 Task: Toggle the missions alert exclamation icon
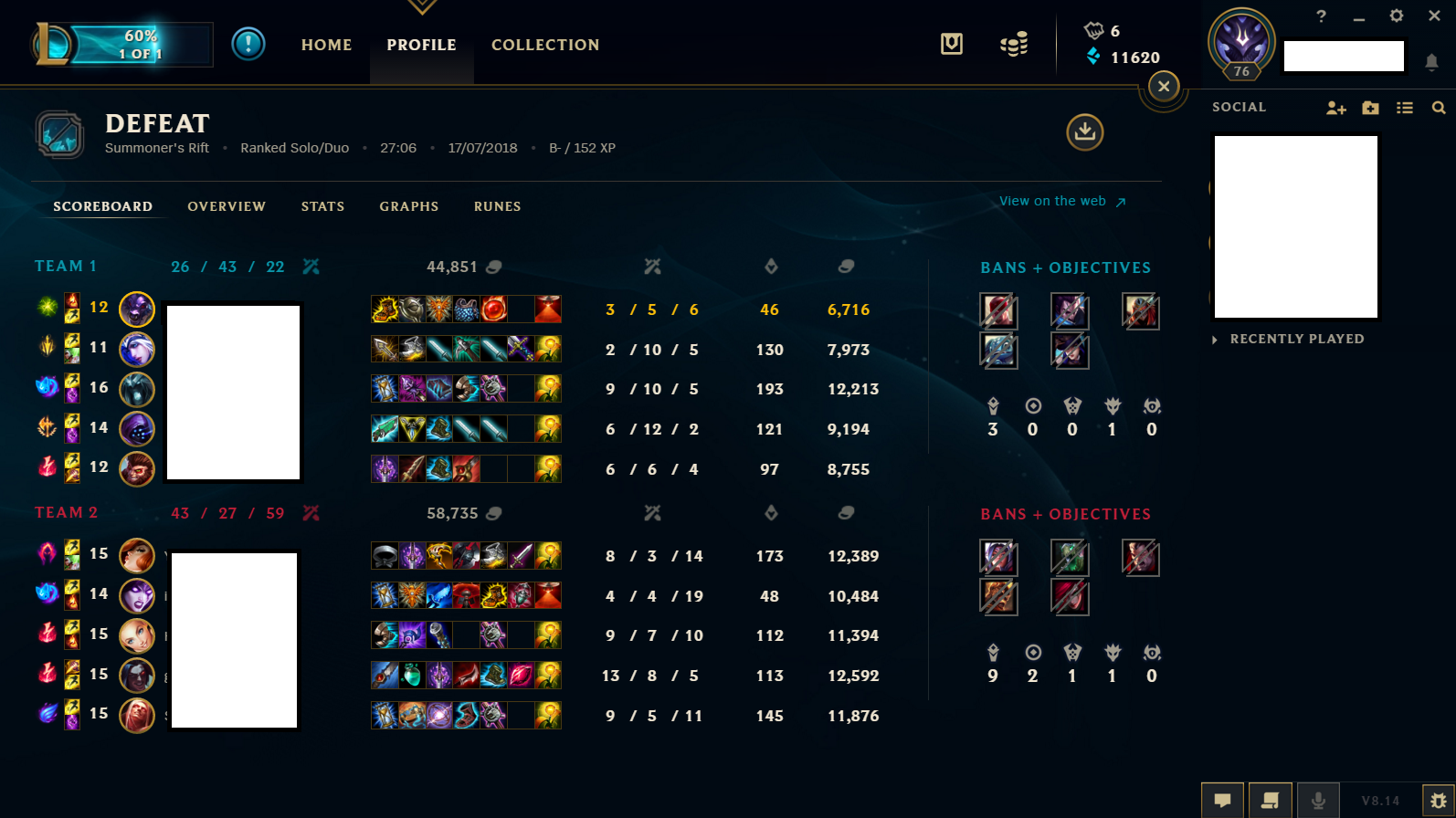click(x=248, y=44)
